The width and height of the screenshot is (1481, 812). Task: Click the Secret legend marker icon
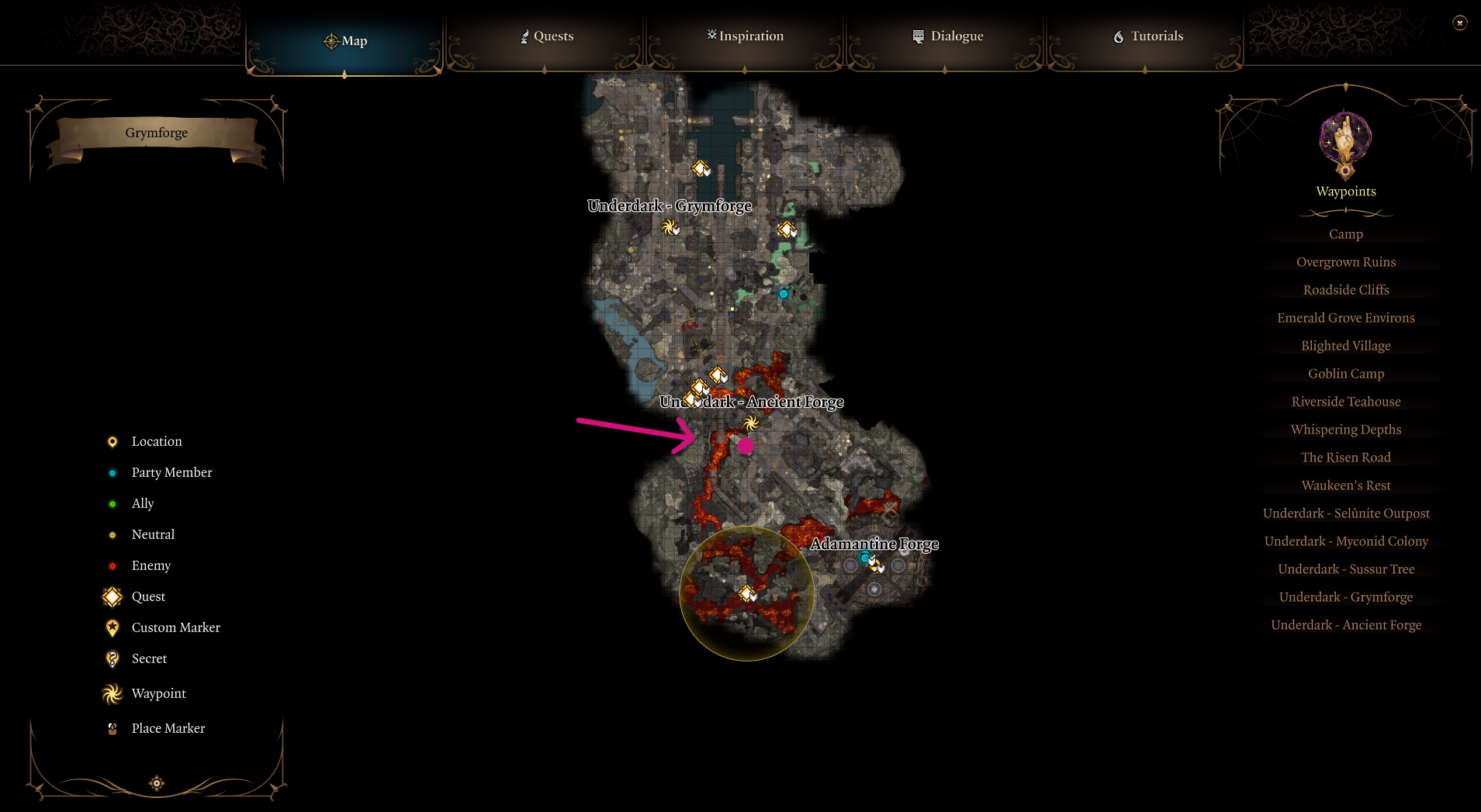[x=112, y=658]
